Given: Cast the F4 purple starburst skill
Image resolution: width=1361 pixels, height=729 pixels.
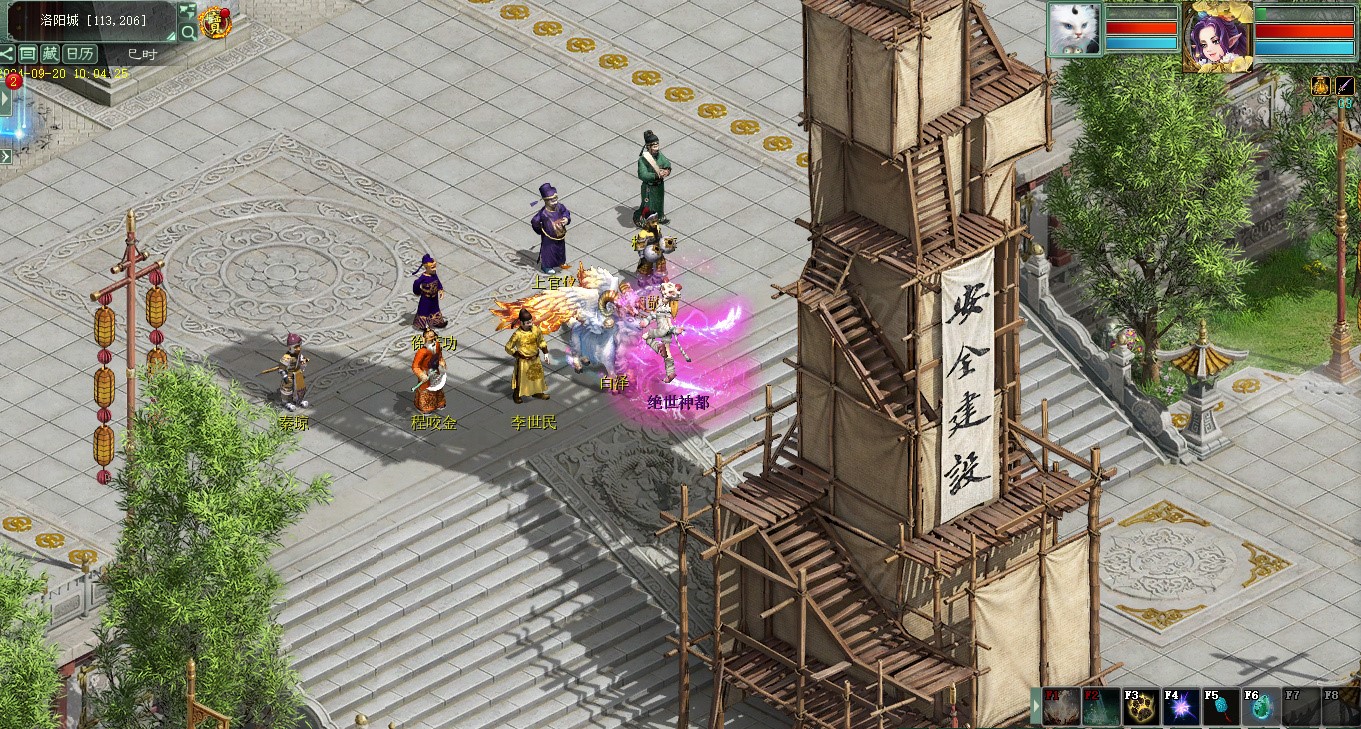Looking at the screenshot, I should point(1181,707).
